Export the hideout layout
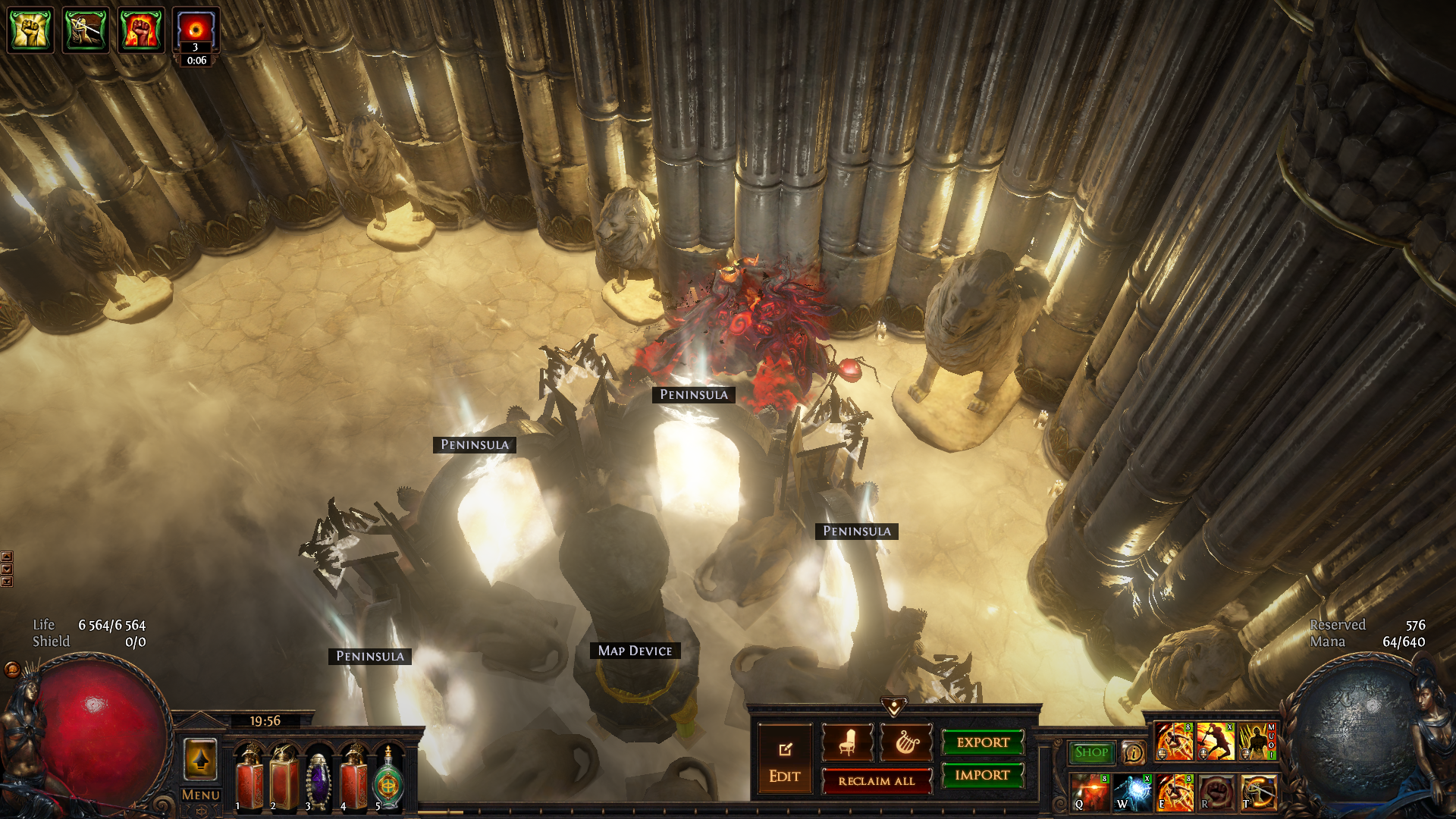This screenshot has height=819, width=1456. click(983, 742)
